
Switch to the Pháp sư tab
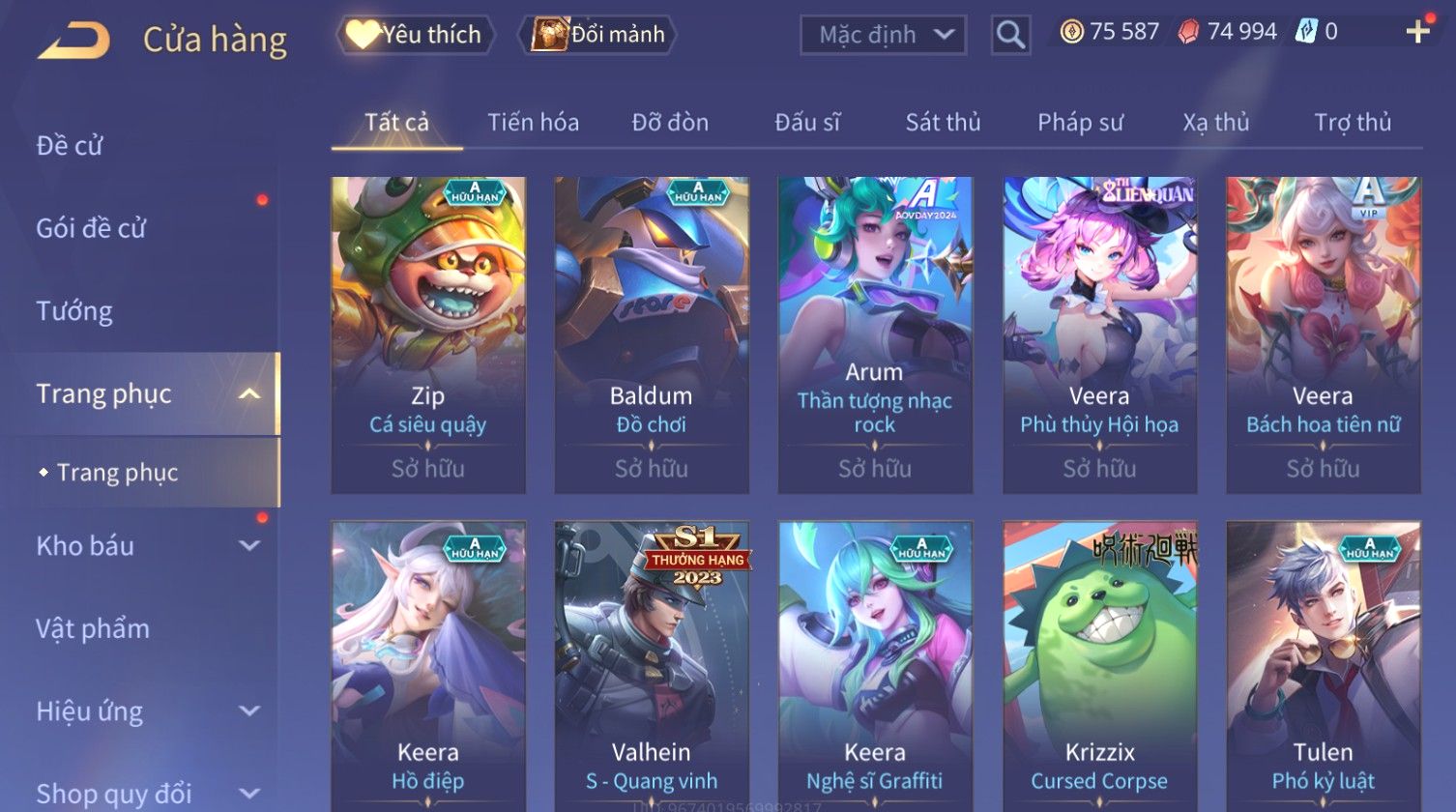(1080, 123)
